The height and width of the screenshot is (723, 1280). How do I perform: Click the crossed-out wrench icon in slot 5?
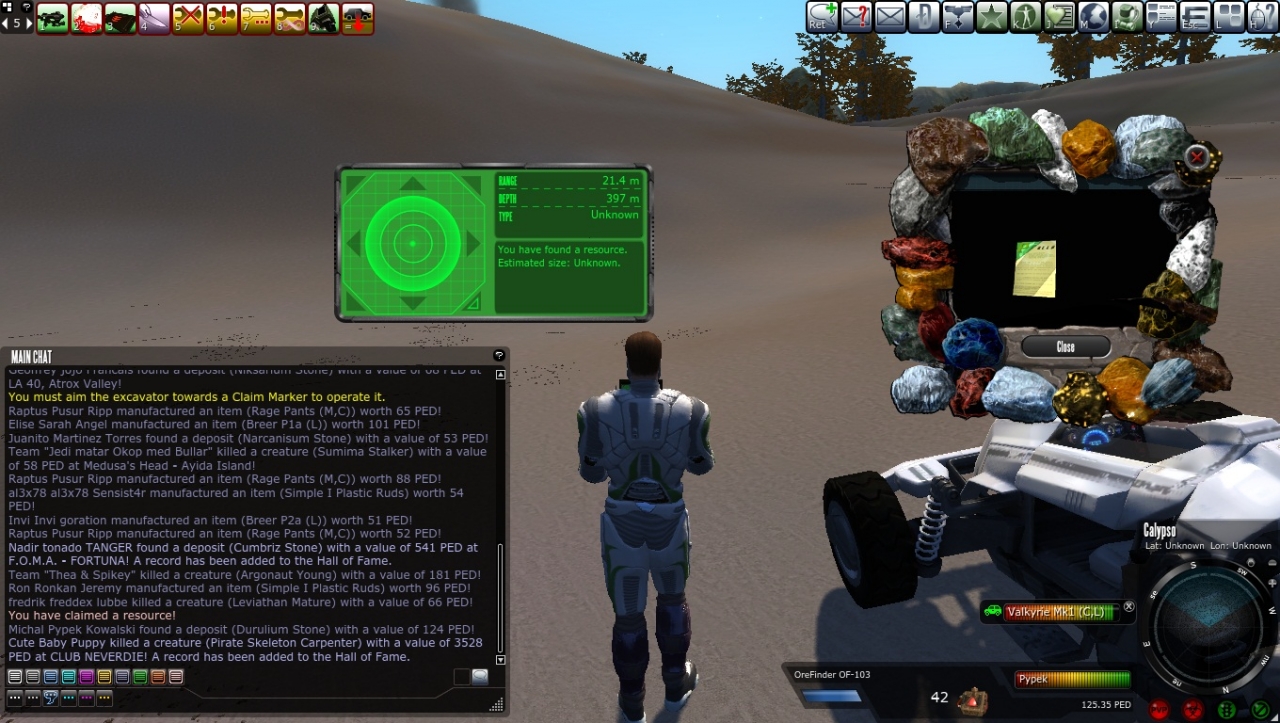tap(188, 18)
